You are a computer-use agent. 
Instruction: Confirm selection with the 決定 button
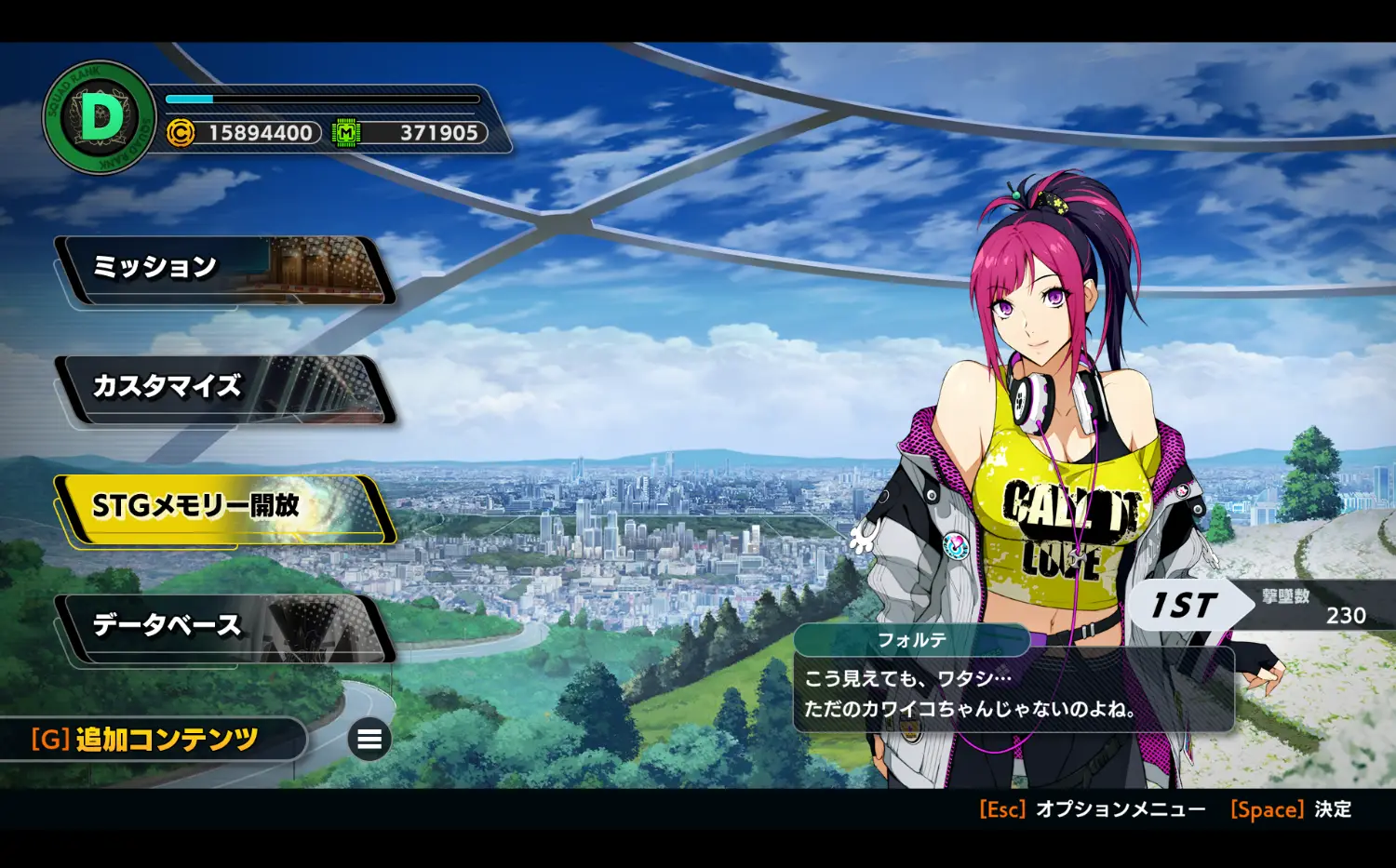tap(1291, 809)
